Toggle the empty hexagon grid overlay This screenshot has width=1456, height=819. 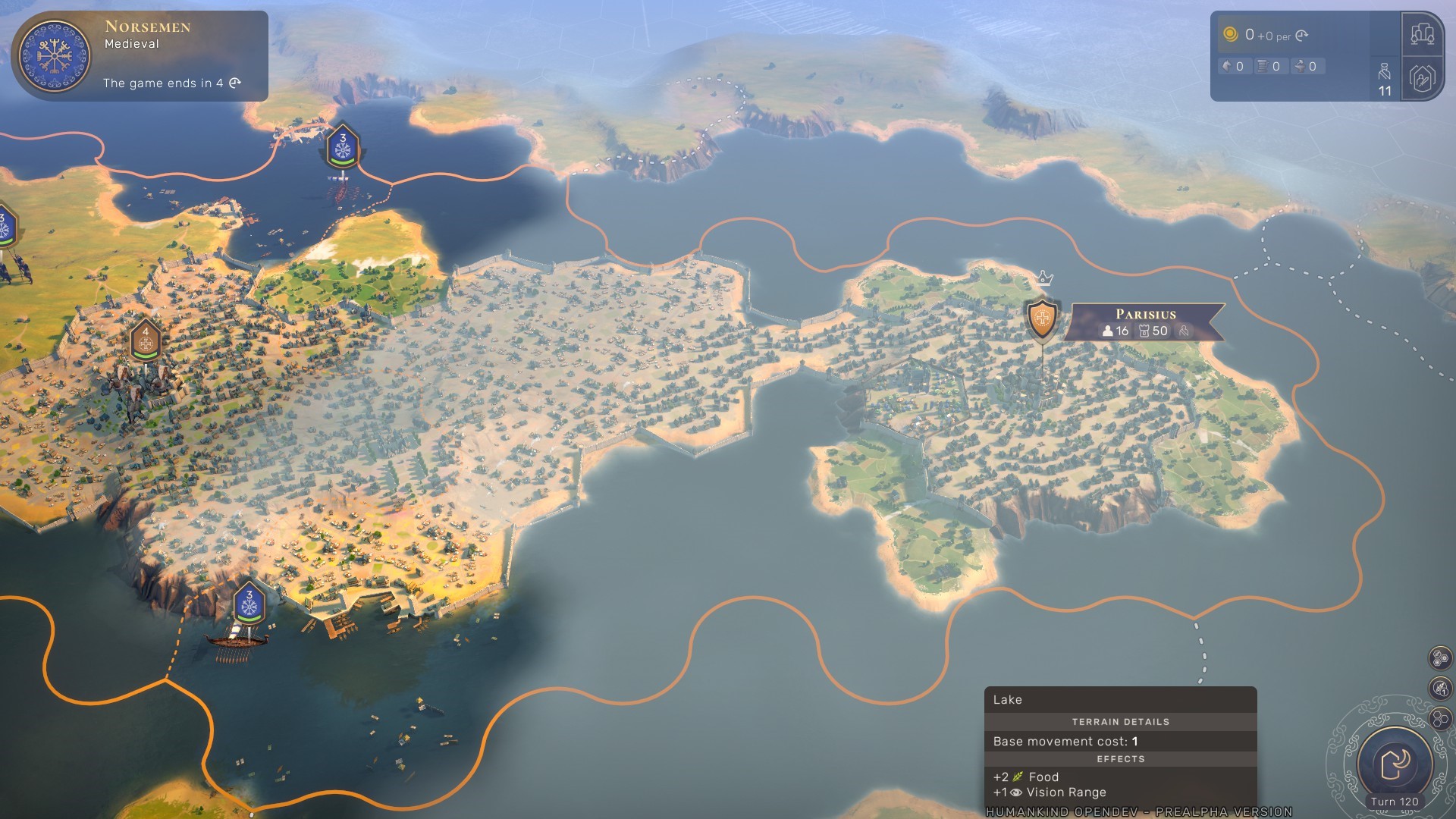click(x=1440, y=718)
